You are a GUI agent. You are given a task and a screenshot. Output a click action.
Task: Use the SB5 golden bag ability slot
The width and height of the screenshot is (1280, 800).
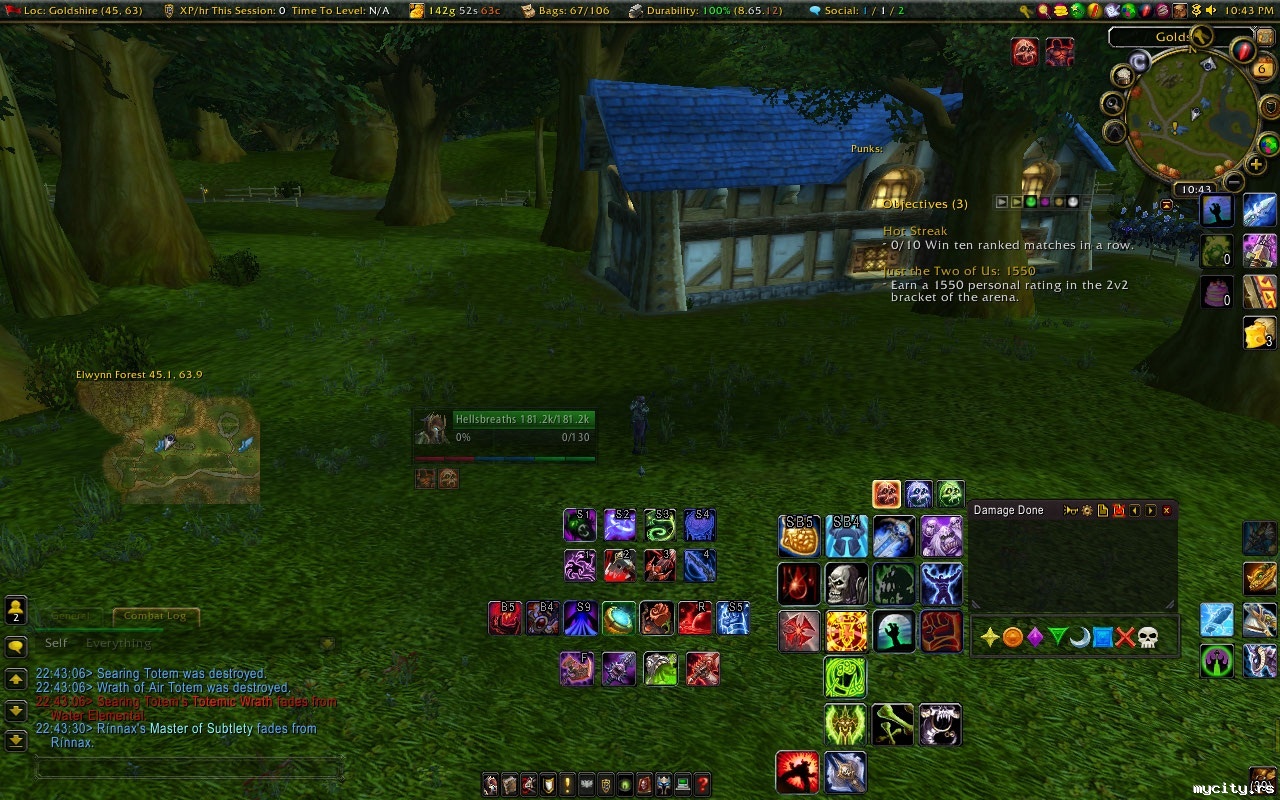pos(799,537)
